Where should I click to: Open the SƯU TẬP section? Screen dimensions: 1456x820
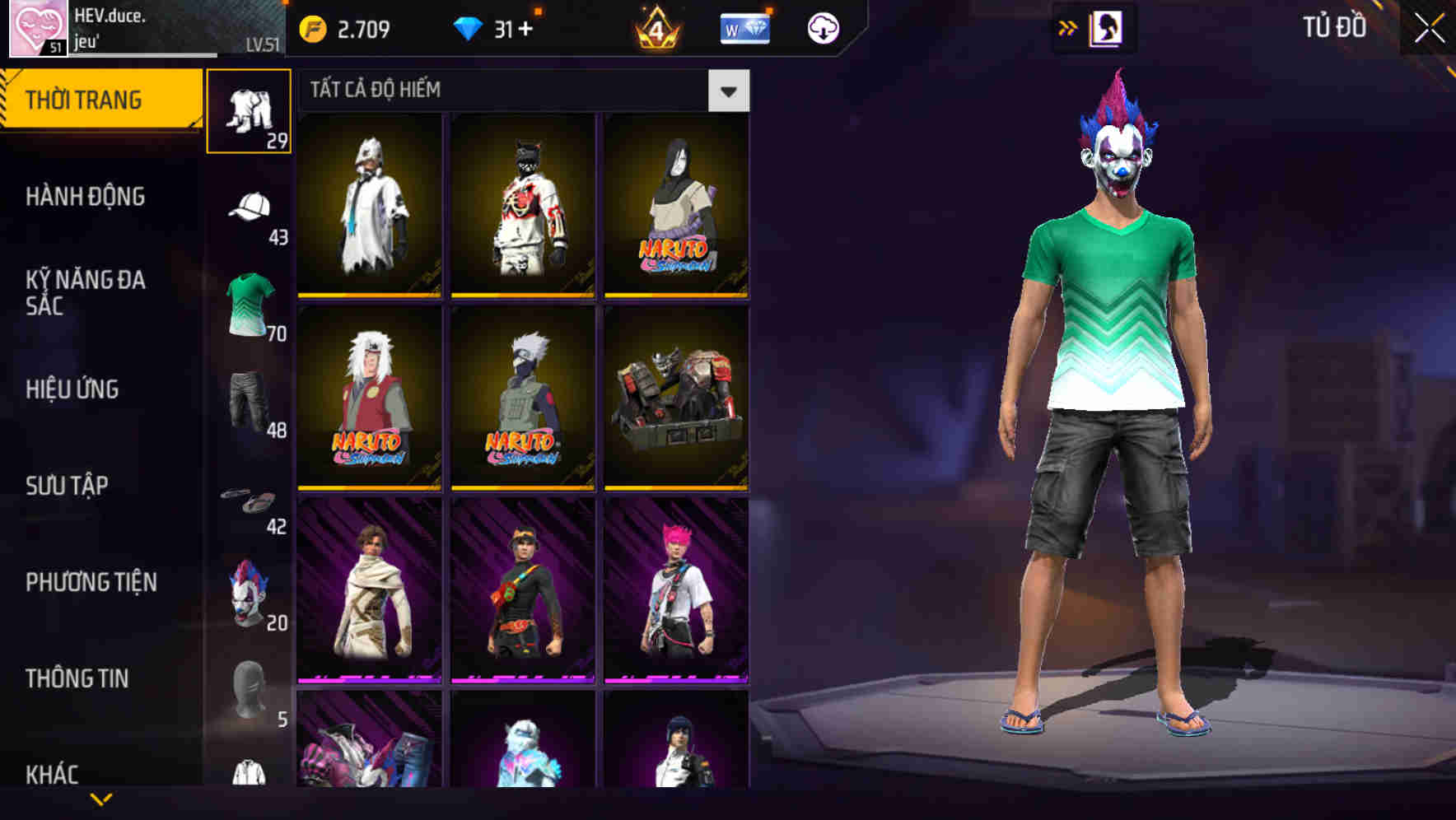pyautogui.click(x=68, y=486)
